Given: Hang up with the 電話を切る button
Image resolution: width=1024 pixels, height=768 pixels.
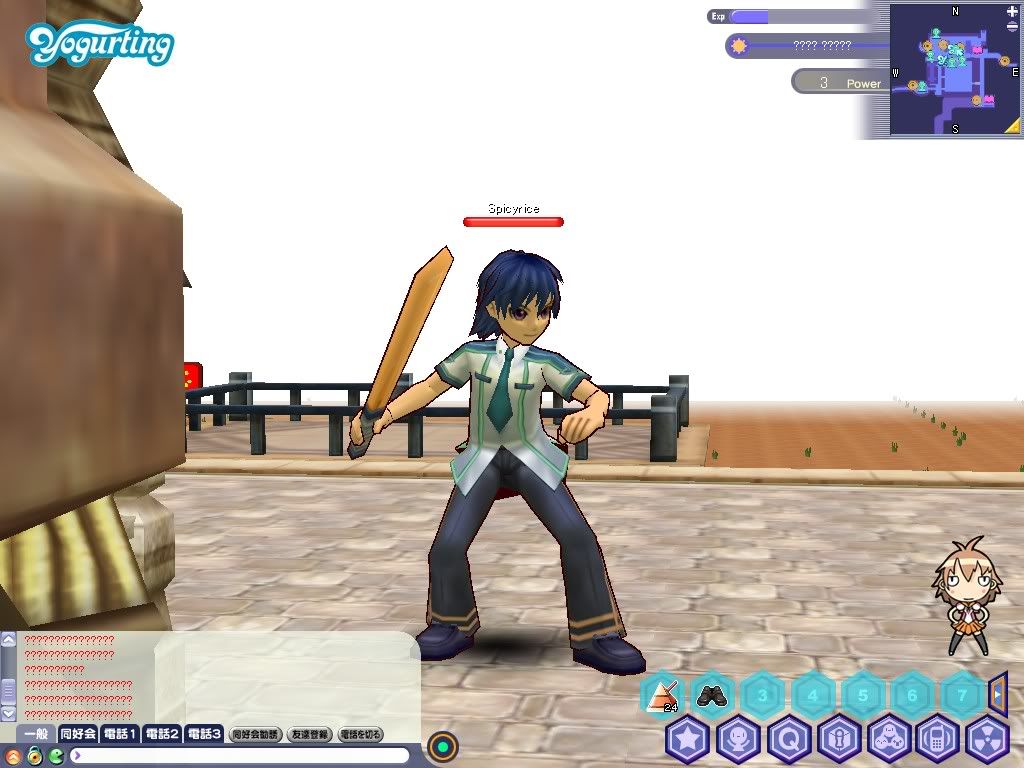Looking at the screenshot, I should (x=361, y=734).
